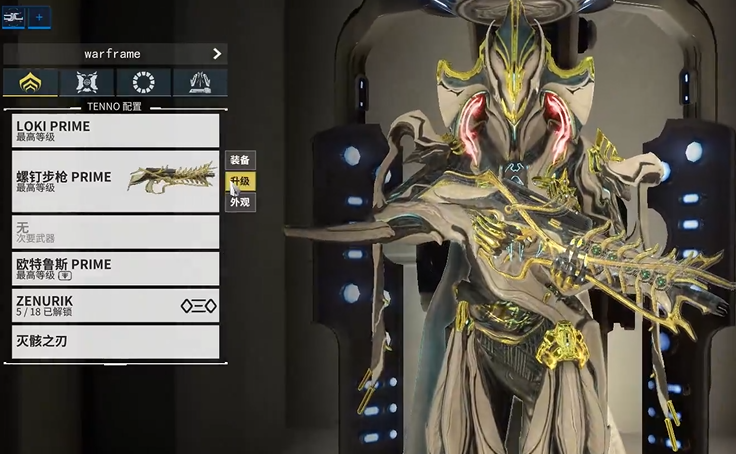The image size is (736, 454).
Task: Click the arrow next to the warframe loadout name
Action: pyautogui.click(x=217, y=54)
